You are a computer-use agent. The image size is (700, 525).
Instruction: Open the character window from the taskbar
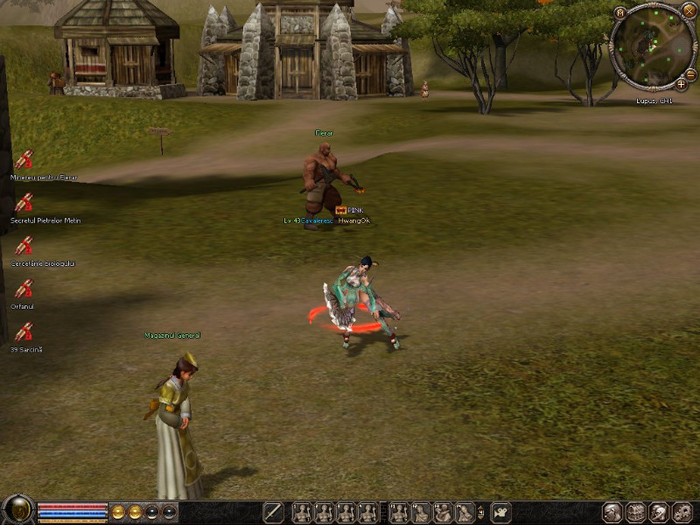tap(613, 512)
